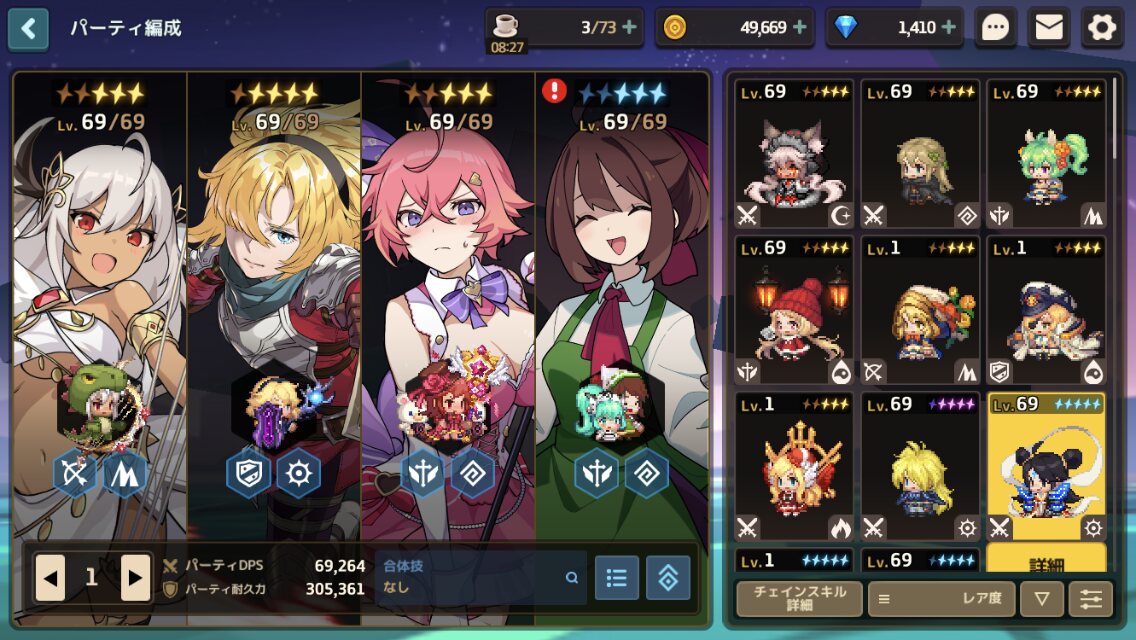Go back with the arrow button

(x=28, y=29)
